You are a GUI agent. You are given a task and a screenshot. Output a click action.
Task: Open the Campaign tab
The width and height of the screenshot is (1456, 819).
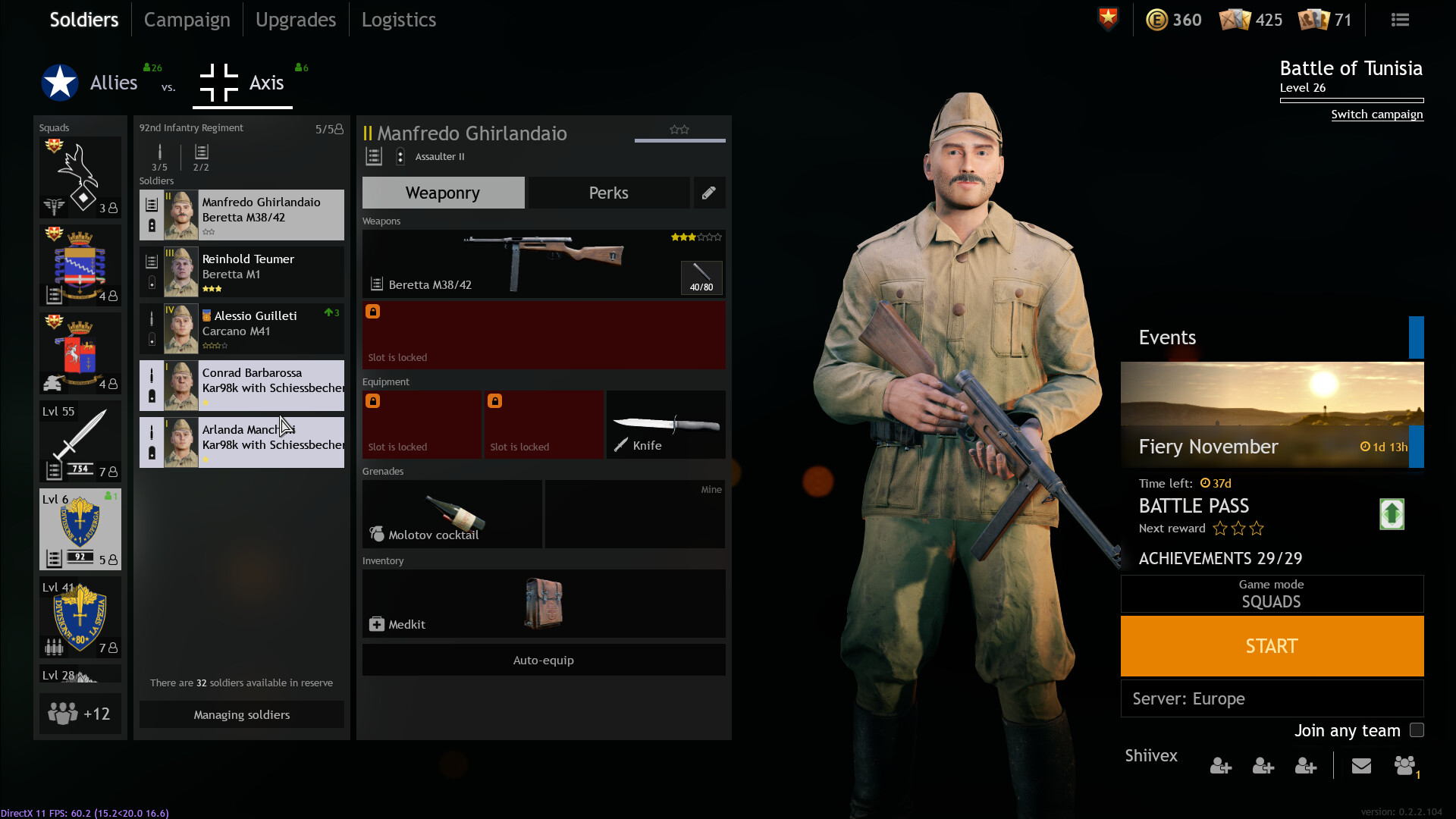pyautogui.click(x=187, y=20)
